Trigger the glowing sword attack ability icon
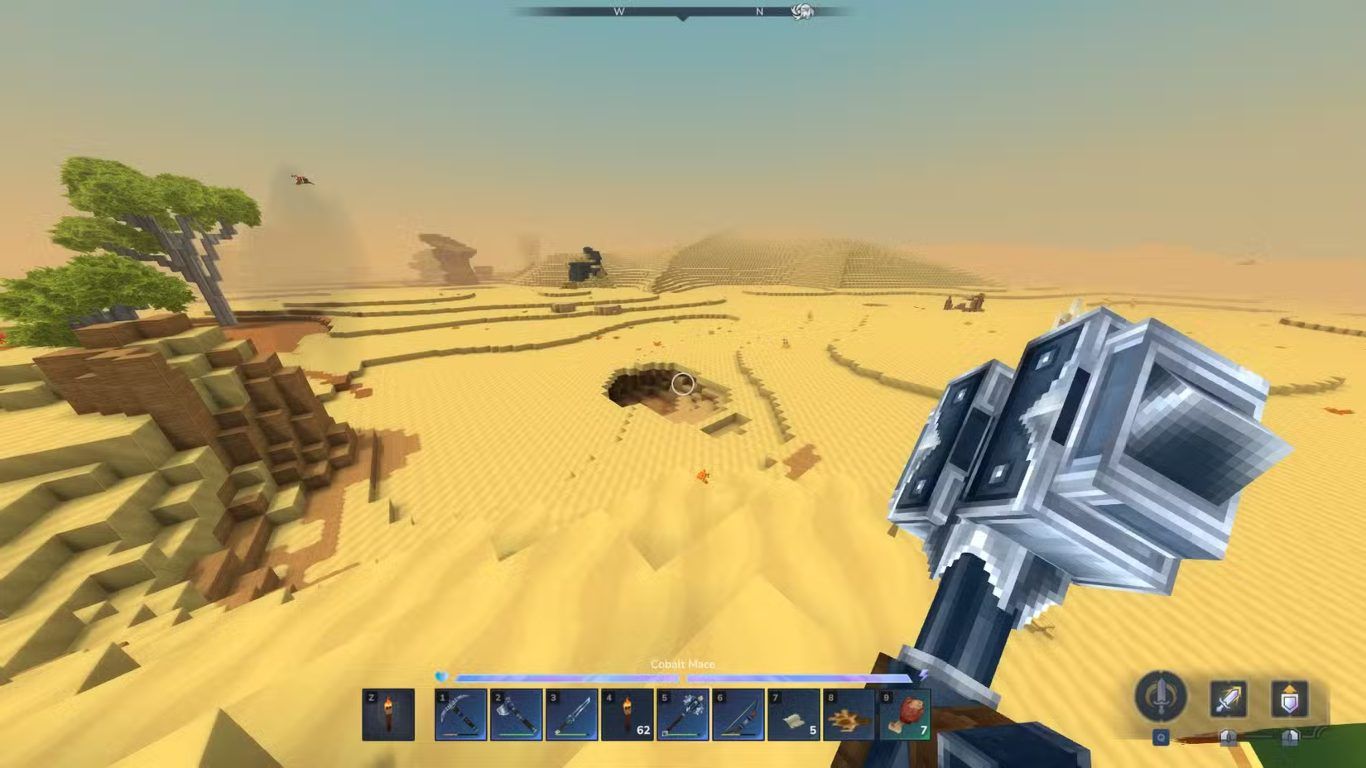The width and height of the screenshot is (1366, 768). coord(1228,698)
